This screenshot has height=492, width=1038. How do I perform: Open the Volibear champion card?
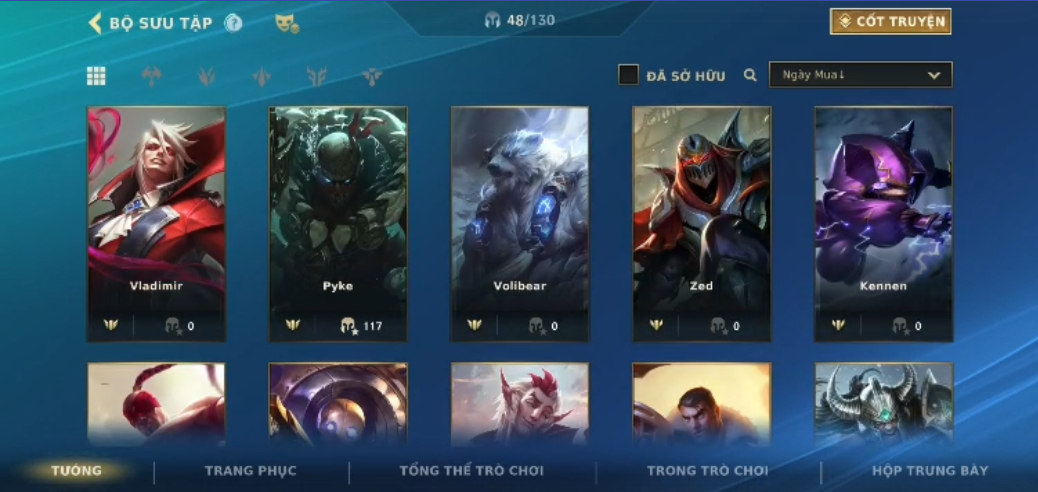(520, 223)
